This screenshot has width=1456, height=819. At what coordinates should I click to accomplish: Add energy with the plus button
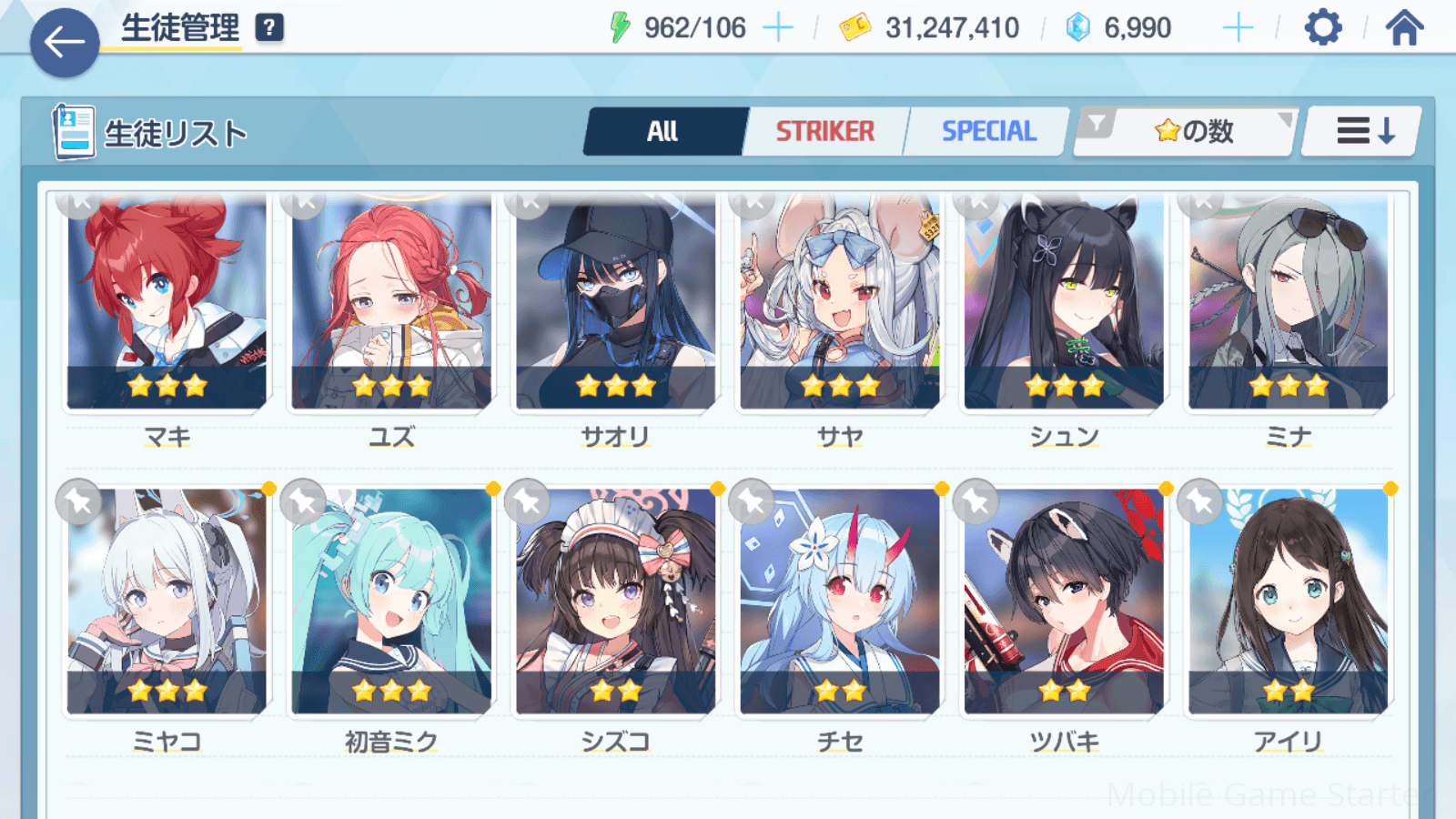(x=777, y=28)
